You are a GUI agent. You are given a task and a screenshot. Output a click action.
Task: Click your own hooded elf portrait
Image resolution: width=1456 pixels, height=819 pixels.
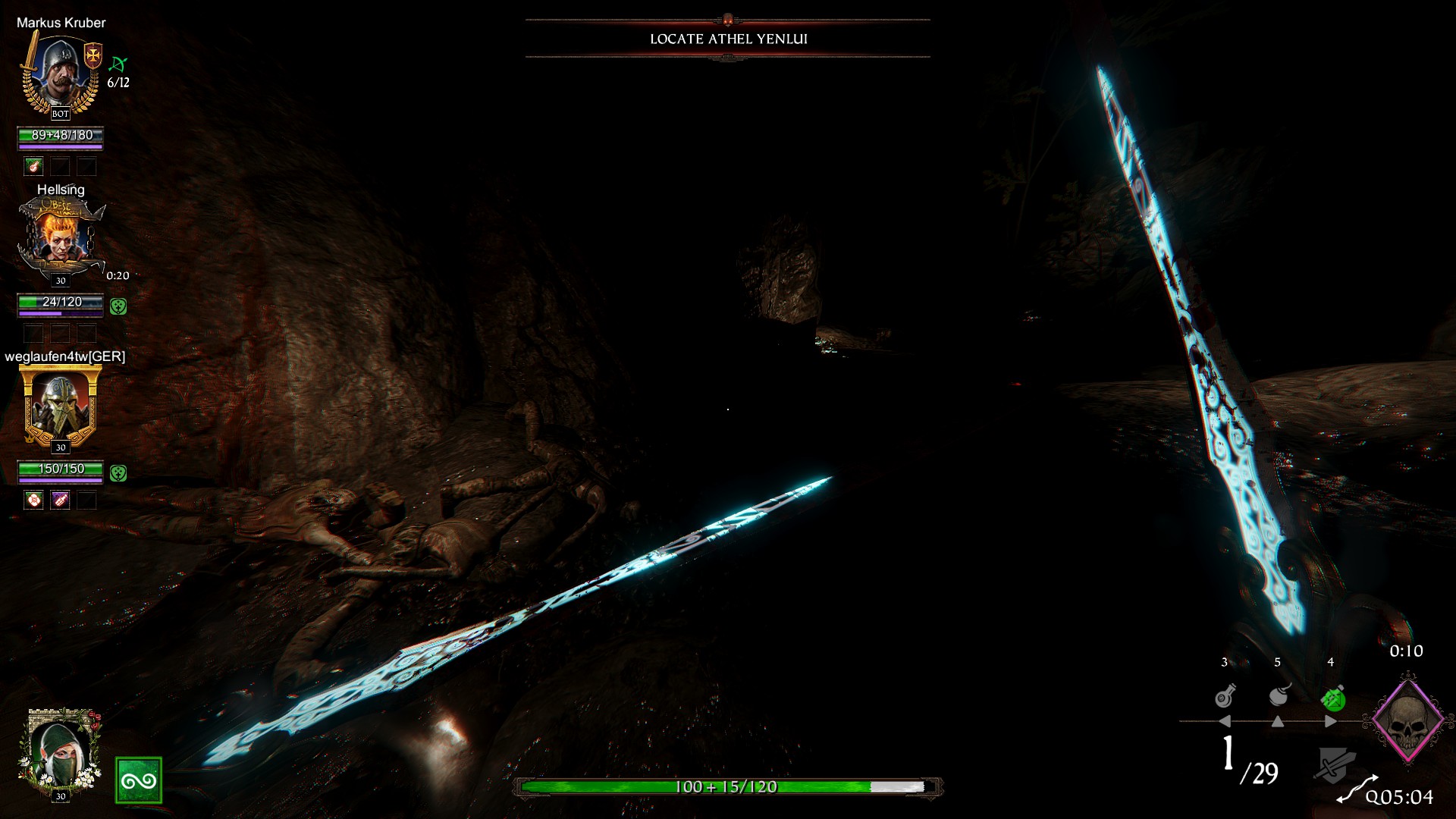click(x=60, y=753)
